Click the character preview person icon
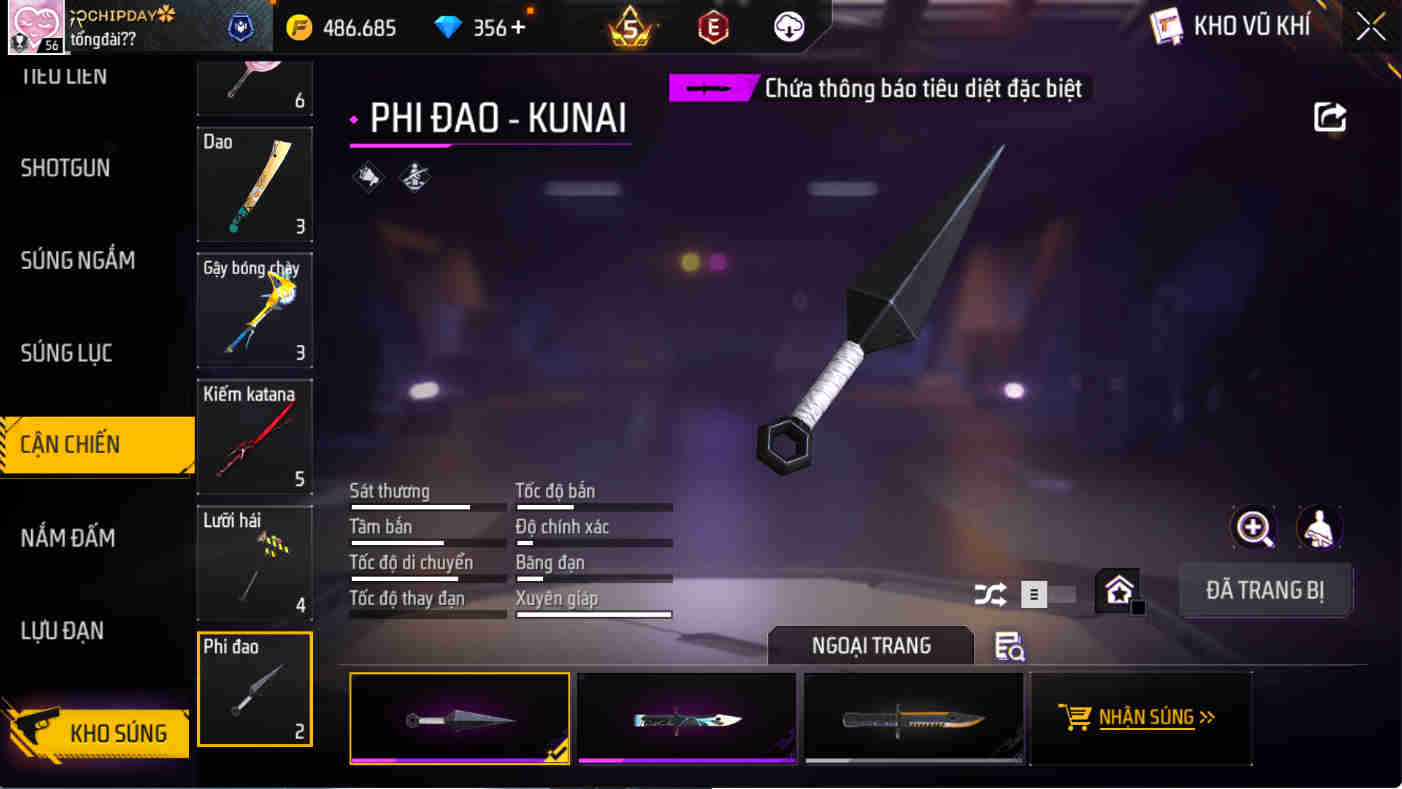This screenshot has height=789, width=1402. 1320,527
